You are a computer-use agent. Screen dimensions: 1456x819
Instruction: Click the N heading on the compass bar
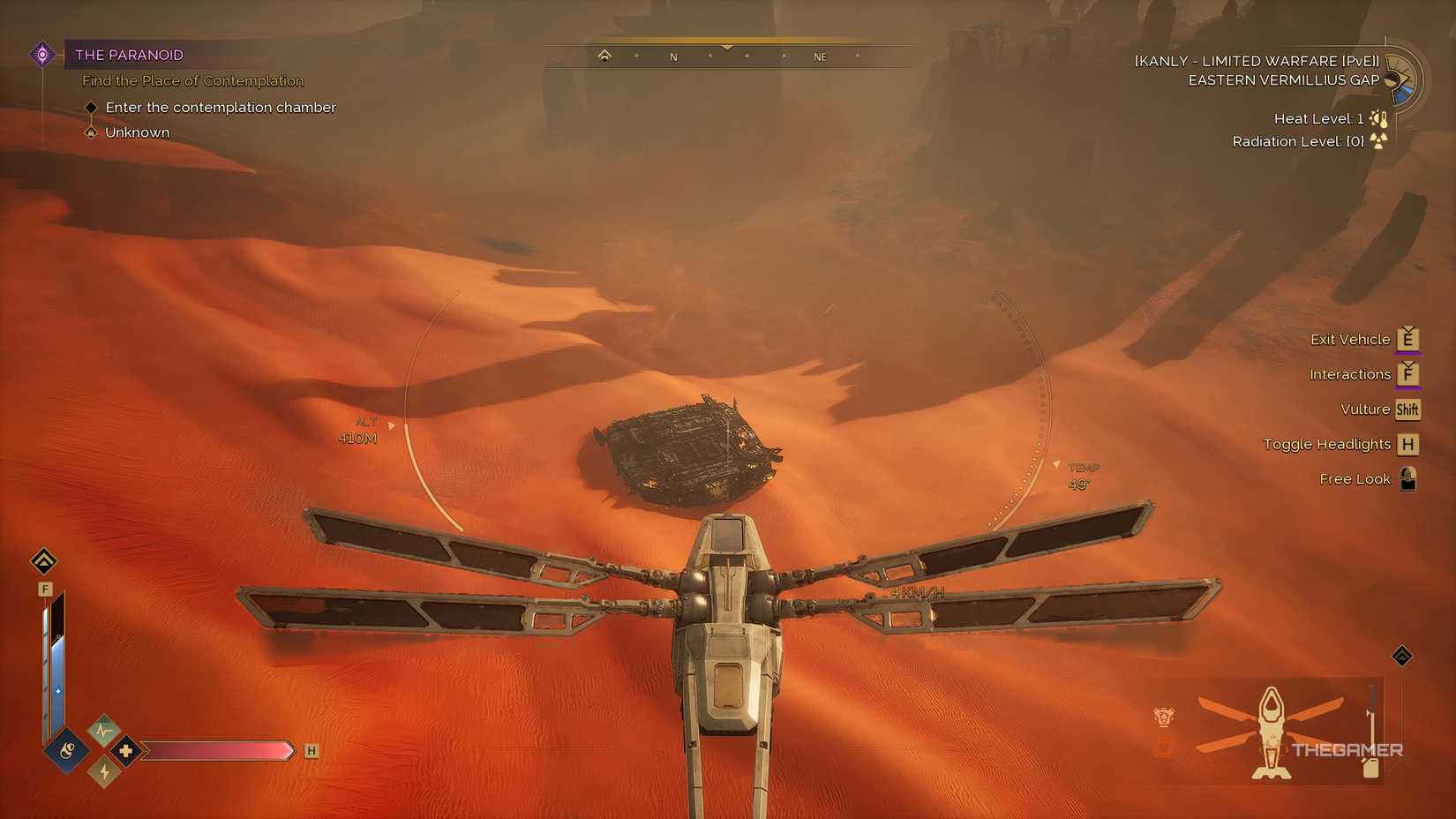[673, 56]
